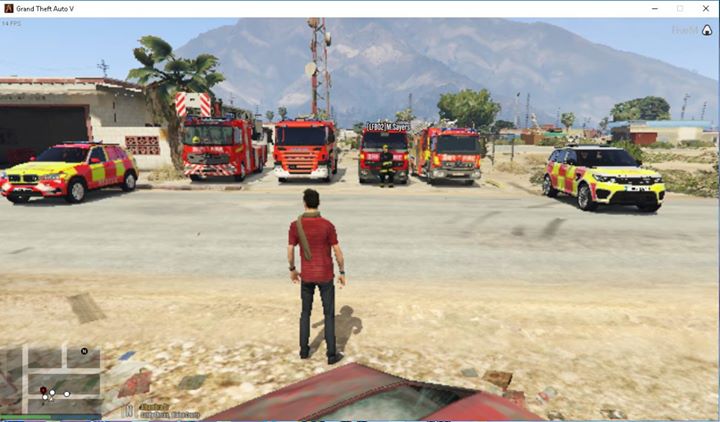Viewport: 720px width, 422px height.
Task: Minimize the Grand Theft Auto V window
Action: pyautogui.click(x=655, y=8)
